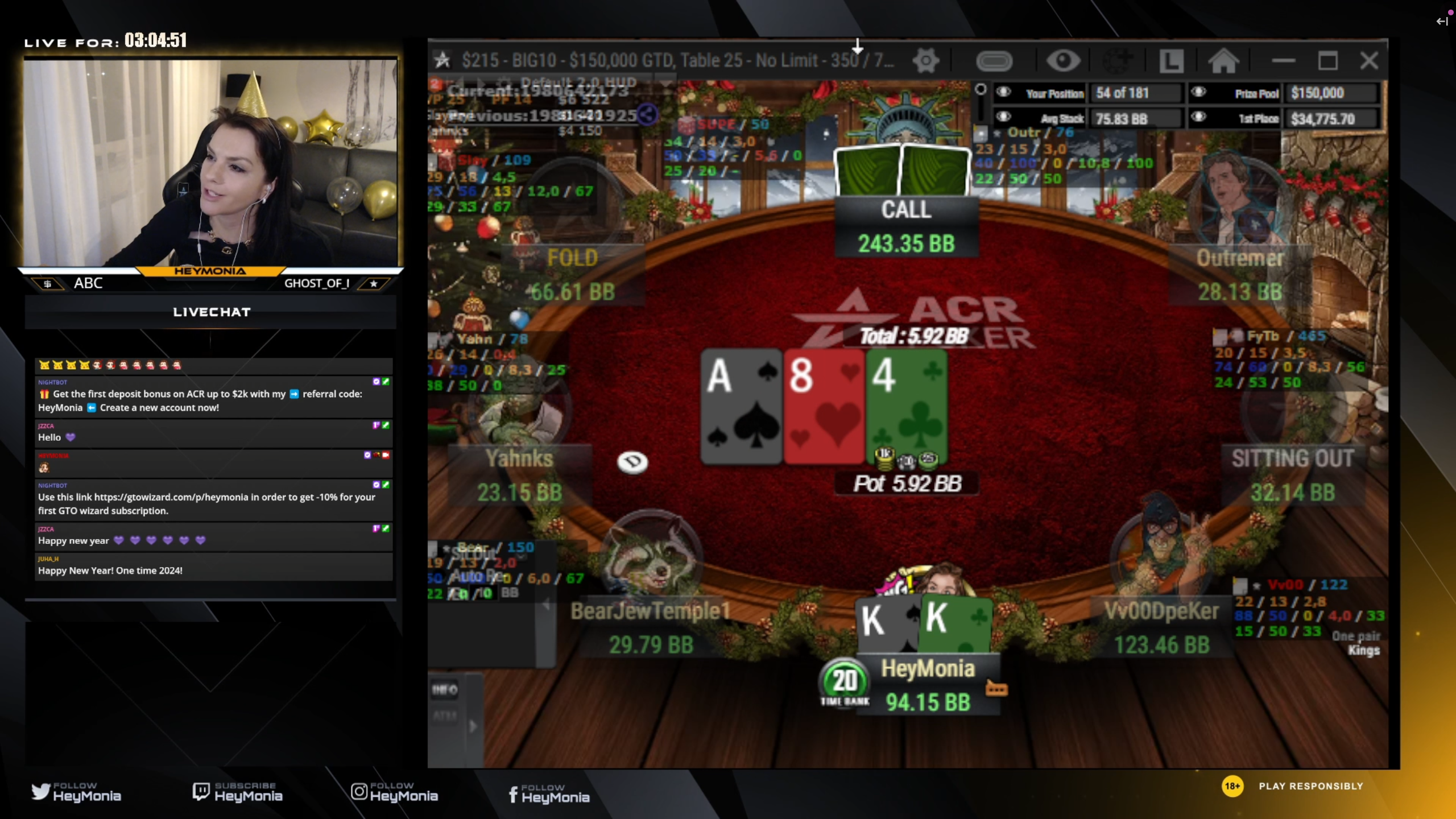Click the table-shaped icon in the title bar
The image size is (1456, 819).
[x=994, y=61]
